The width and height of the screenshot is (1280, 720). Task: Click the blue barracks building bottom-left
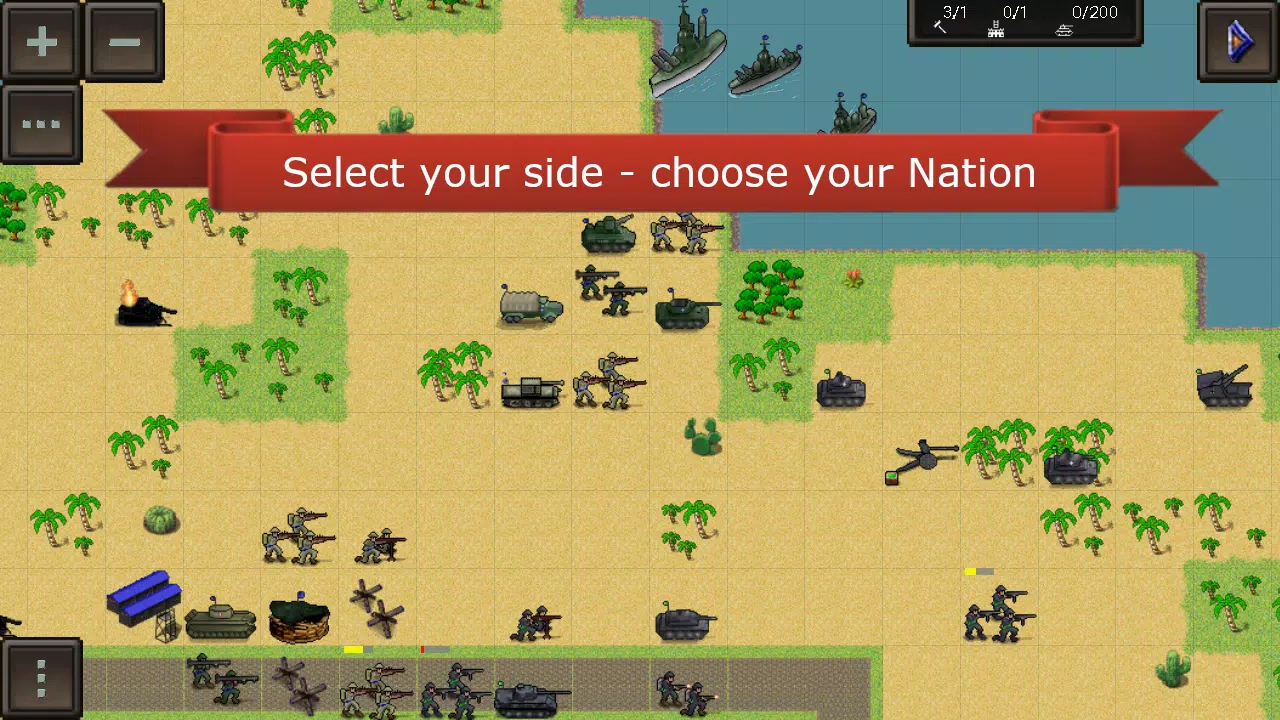coord(143,600)
